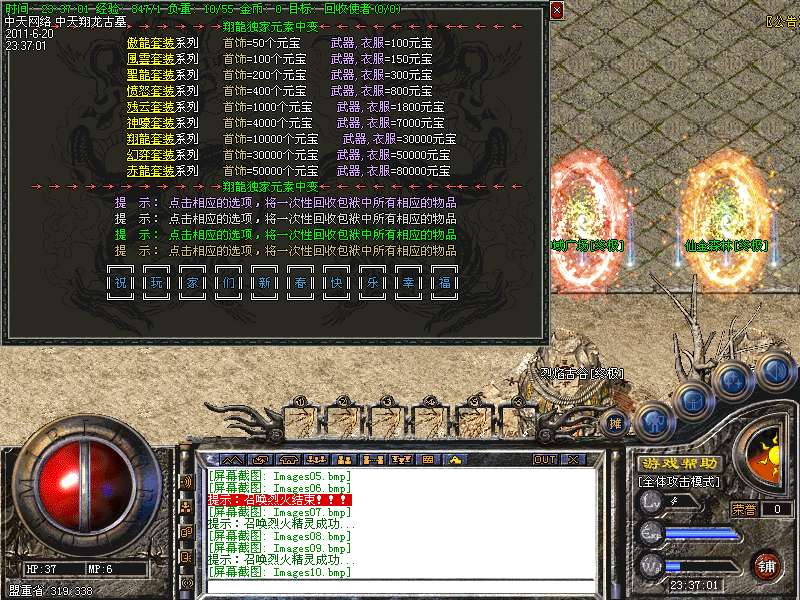Open the 游戏帮助 game help button

(x=680, y=464)
